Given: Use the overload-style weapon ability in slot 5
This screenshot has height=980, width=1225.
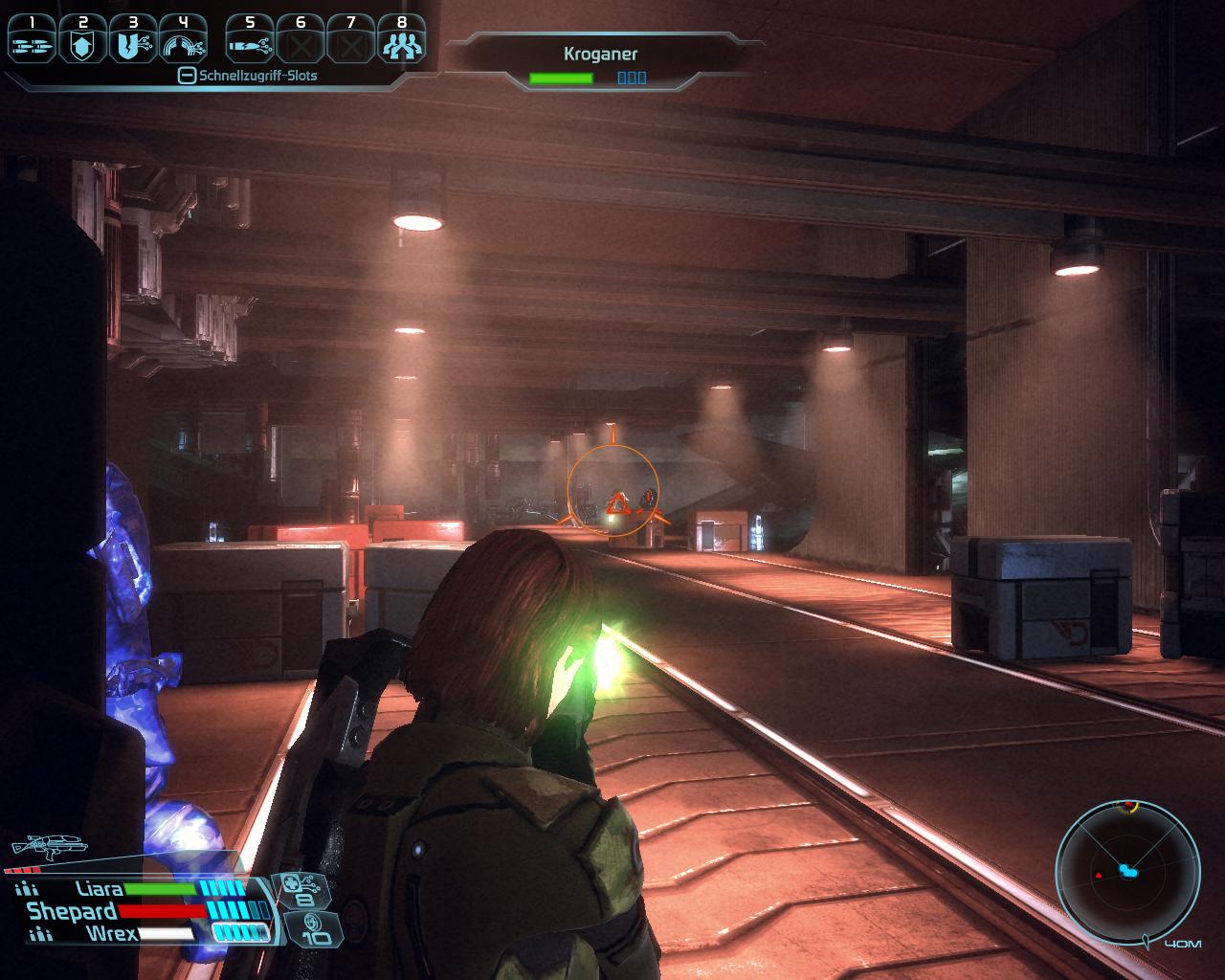Looking at the screenshot, I should click(x=250, y=39).
